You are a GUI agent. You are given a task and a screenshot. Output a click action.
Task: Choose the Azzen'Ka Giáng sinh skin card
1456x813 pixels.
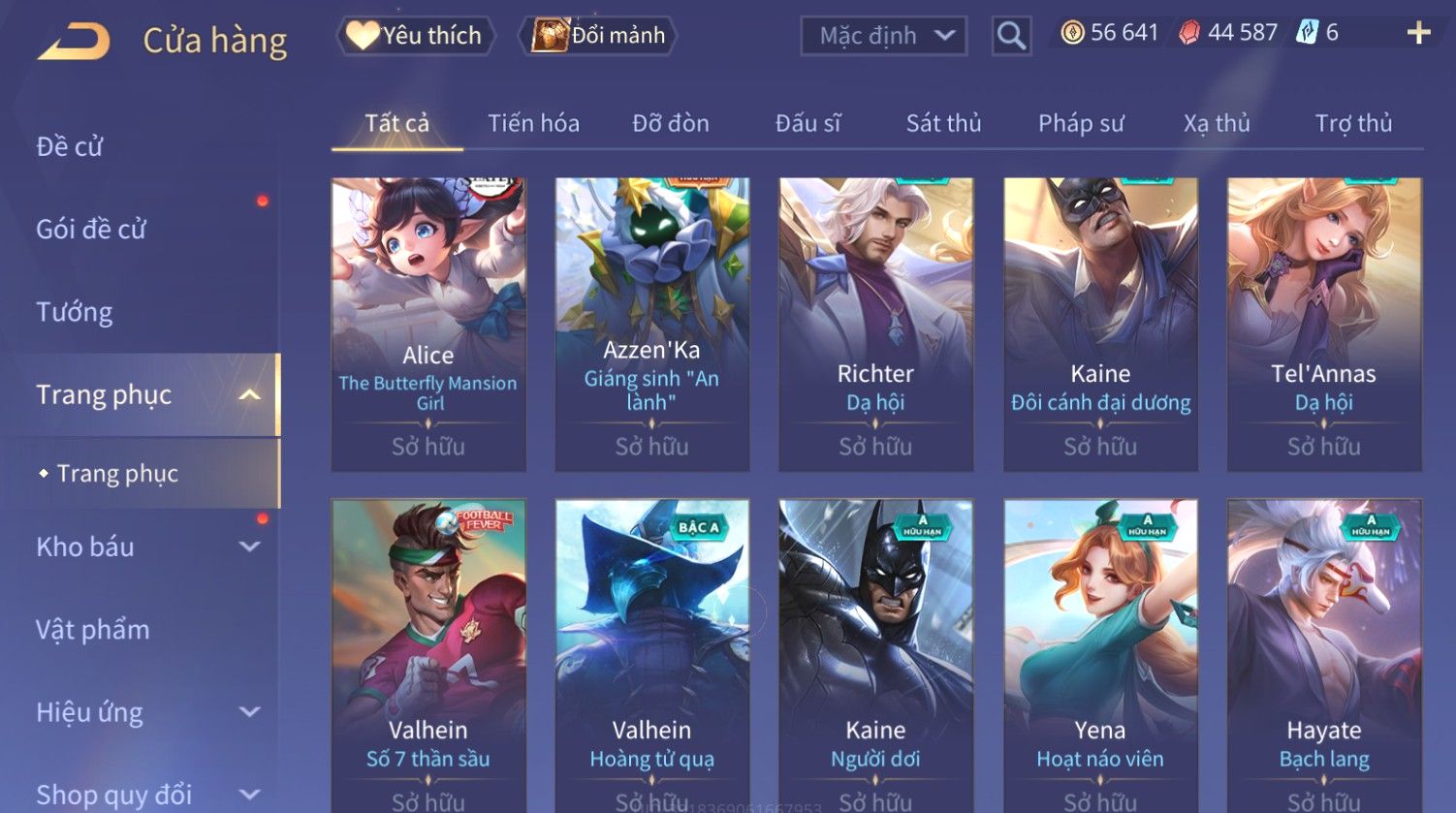pos(651,324)
